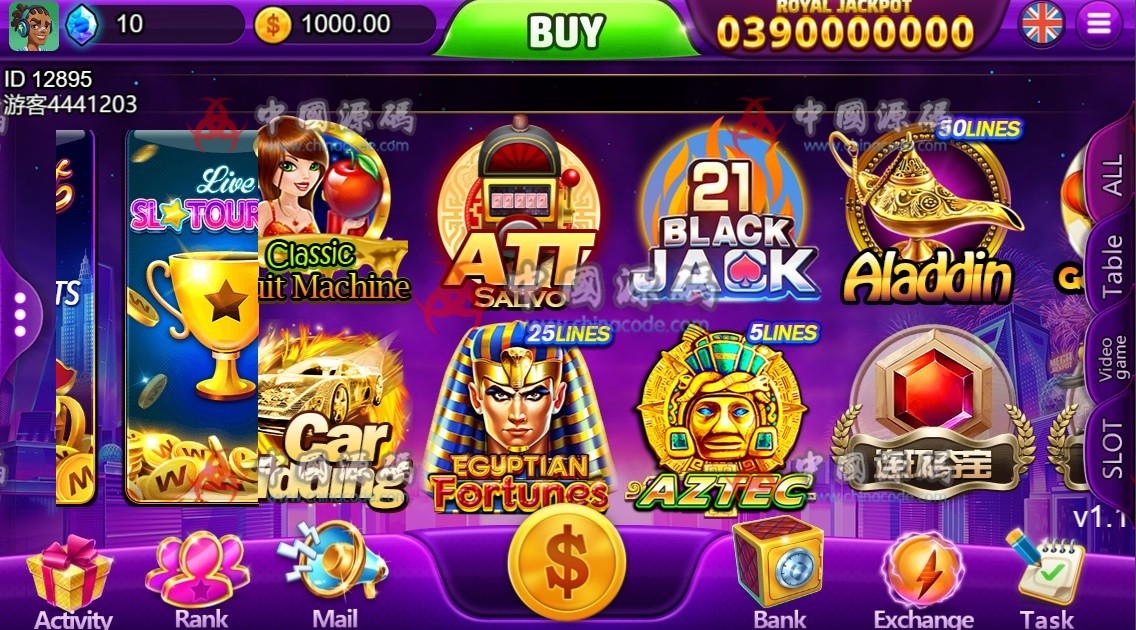
Task: Enter the Live Slot Tournament banner
Action: (x=192, y=315)
